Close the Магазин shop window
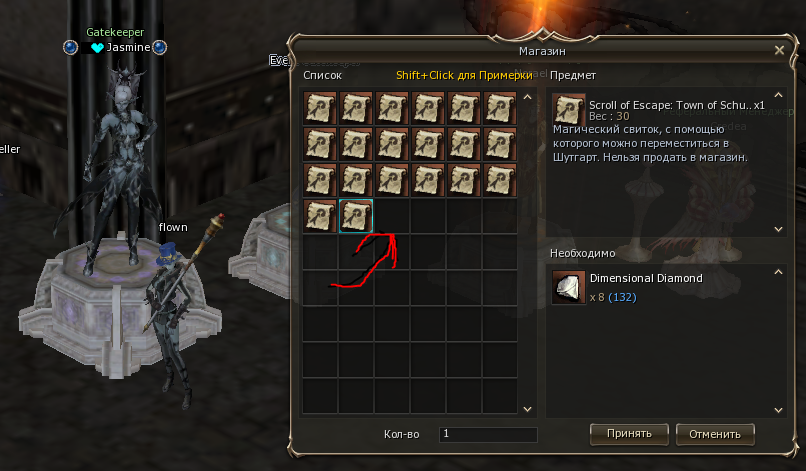 [779, 49]
